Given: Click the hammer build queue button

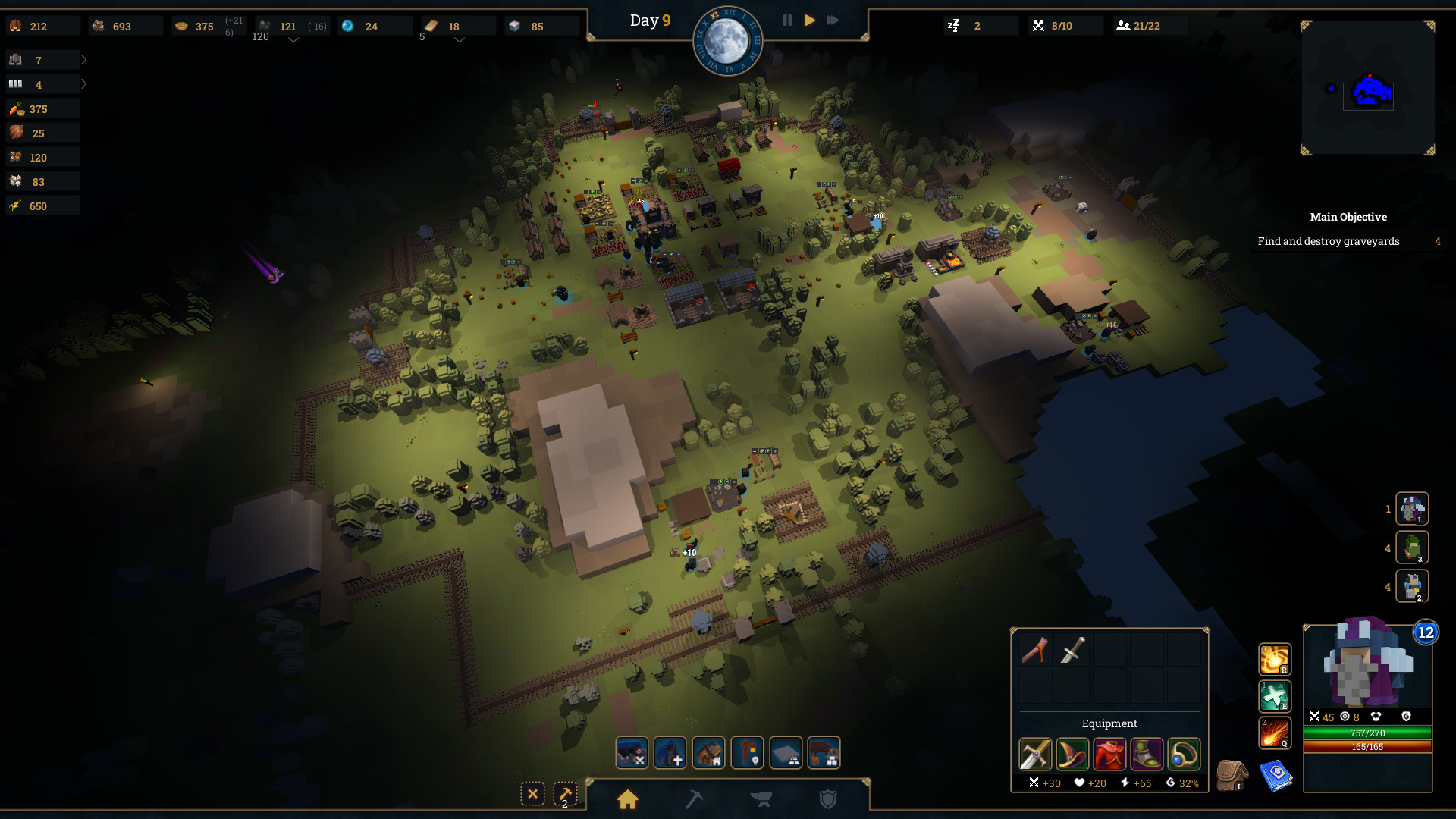Looking at the screenshot, I should (565, 794).
